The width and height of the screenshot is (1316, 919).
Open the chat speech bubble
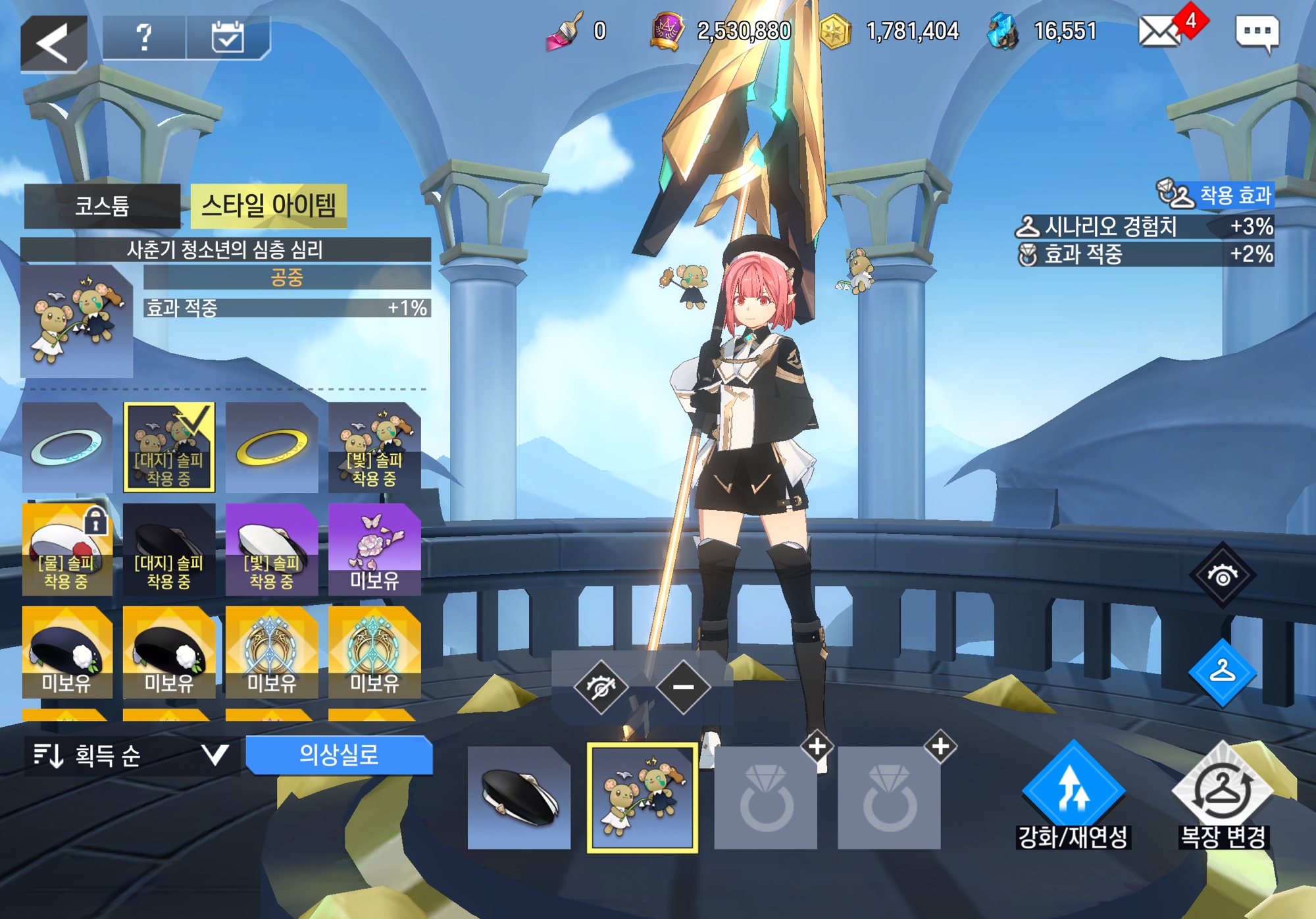click(1257, 32)
